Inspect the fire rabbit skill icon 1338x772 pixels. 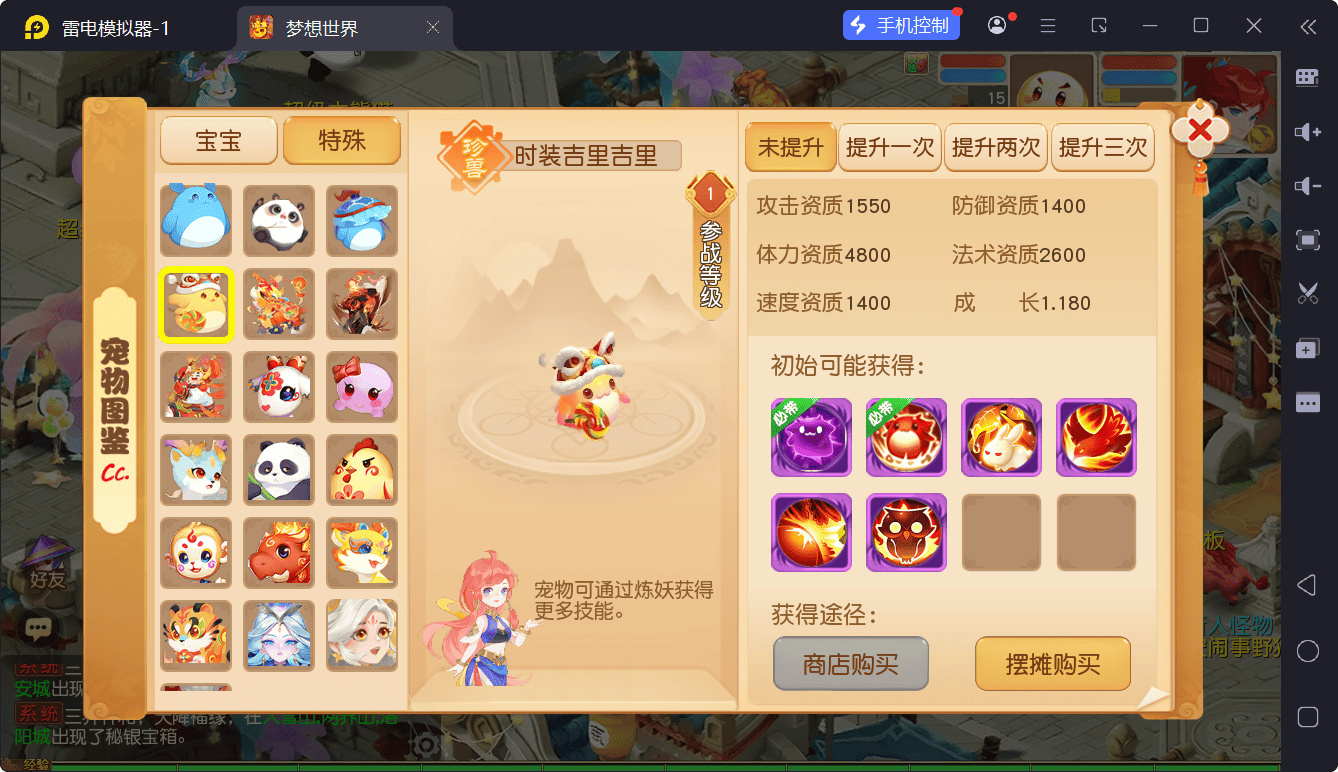pyautogui.click(x=1001, y=437)
